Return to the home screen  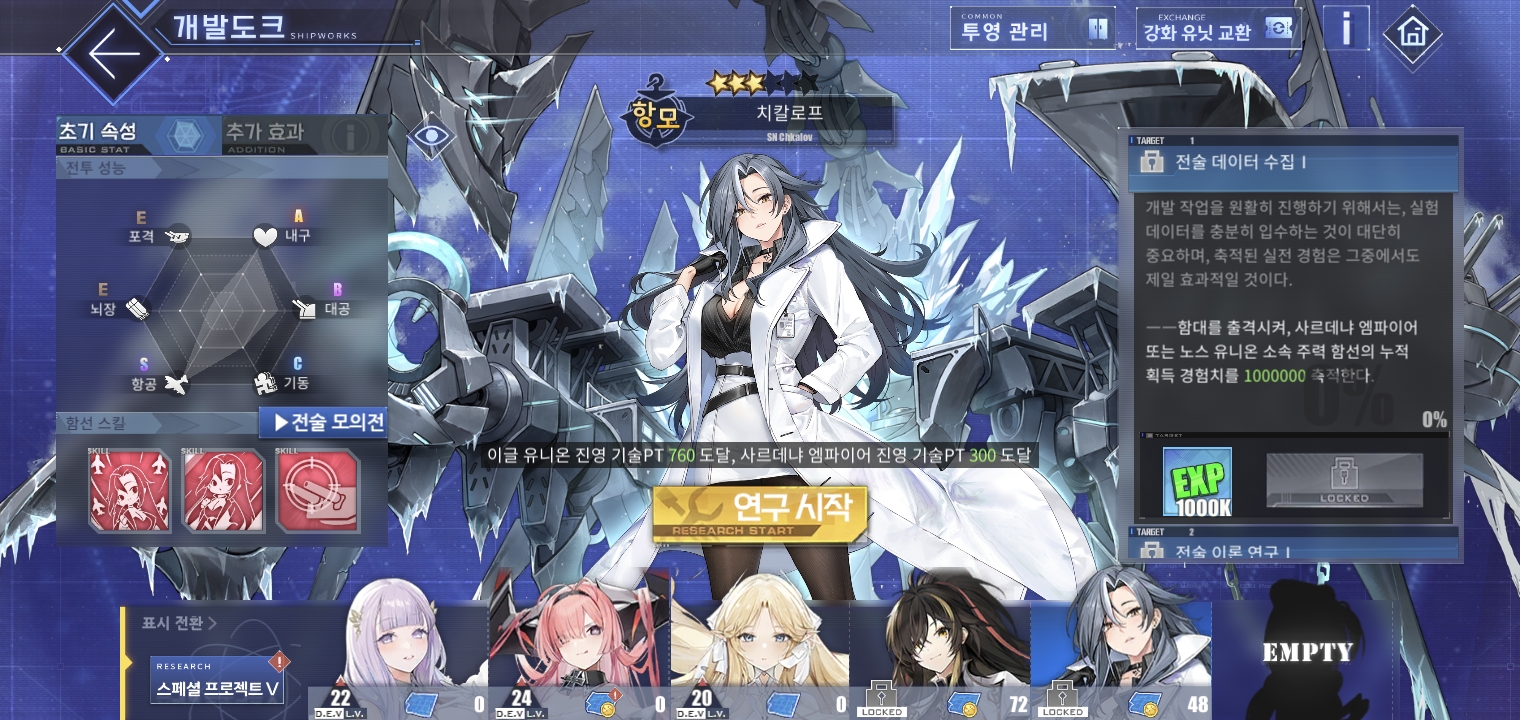click(x=1412, y=33)
